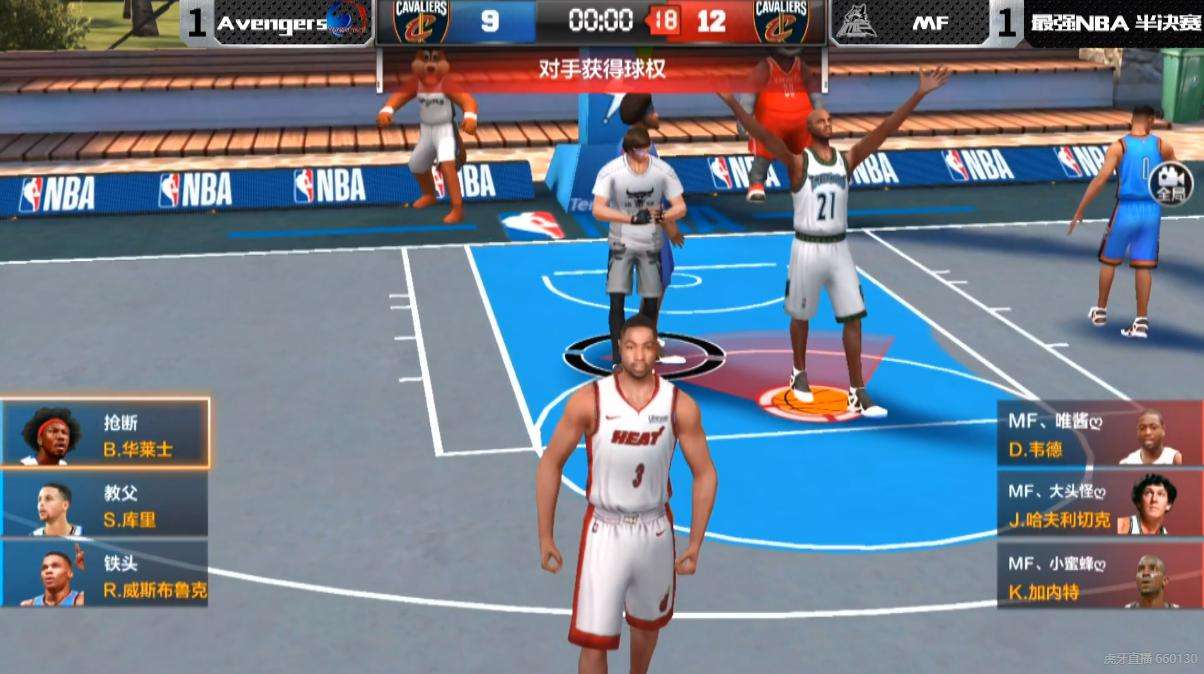Screen dimensions: 1204x674
Task: Click the R.威斯布鲁克 player card
Action: pyautogui.click(x=105, y=574)
